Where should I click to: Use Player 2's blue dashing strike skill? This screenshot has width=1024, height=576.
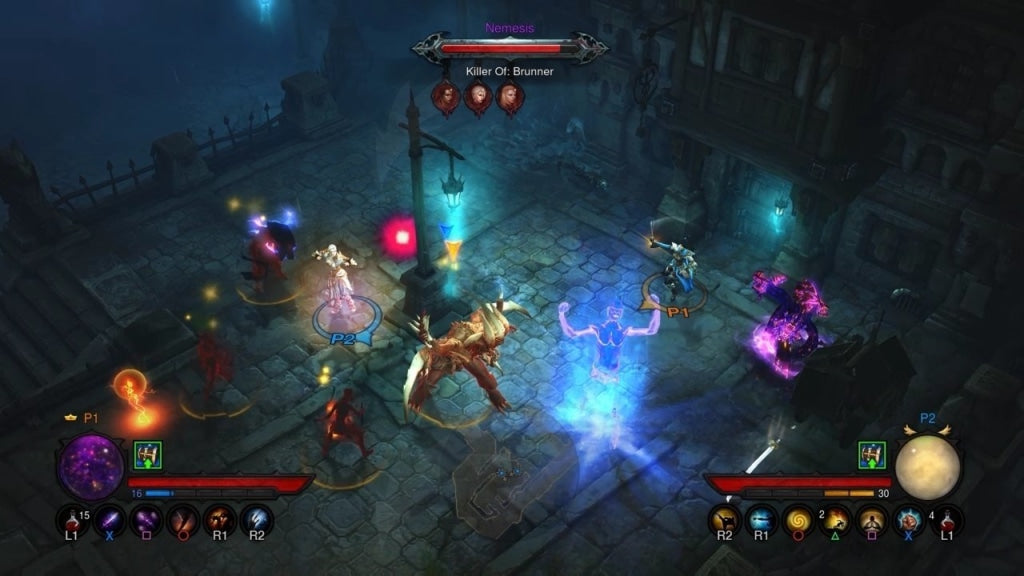[x=761, y=520]
